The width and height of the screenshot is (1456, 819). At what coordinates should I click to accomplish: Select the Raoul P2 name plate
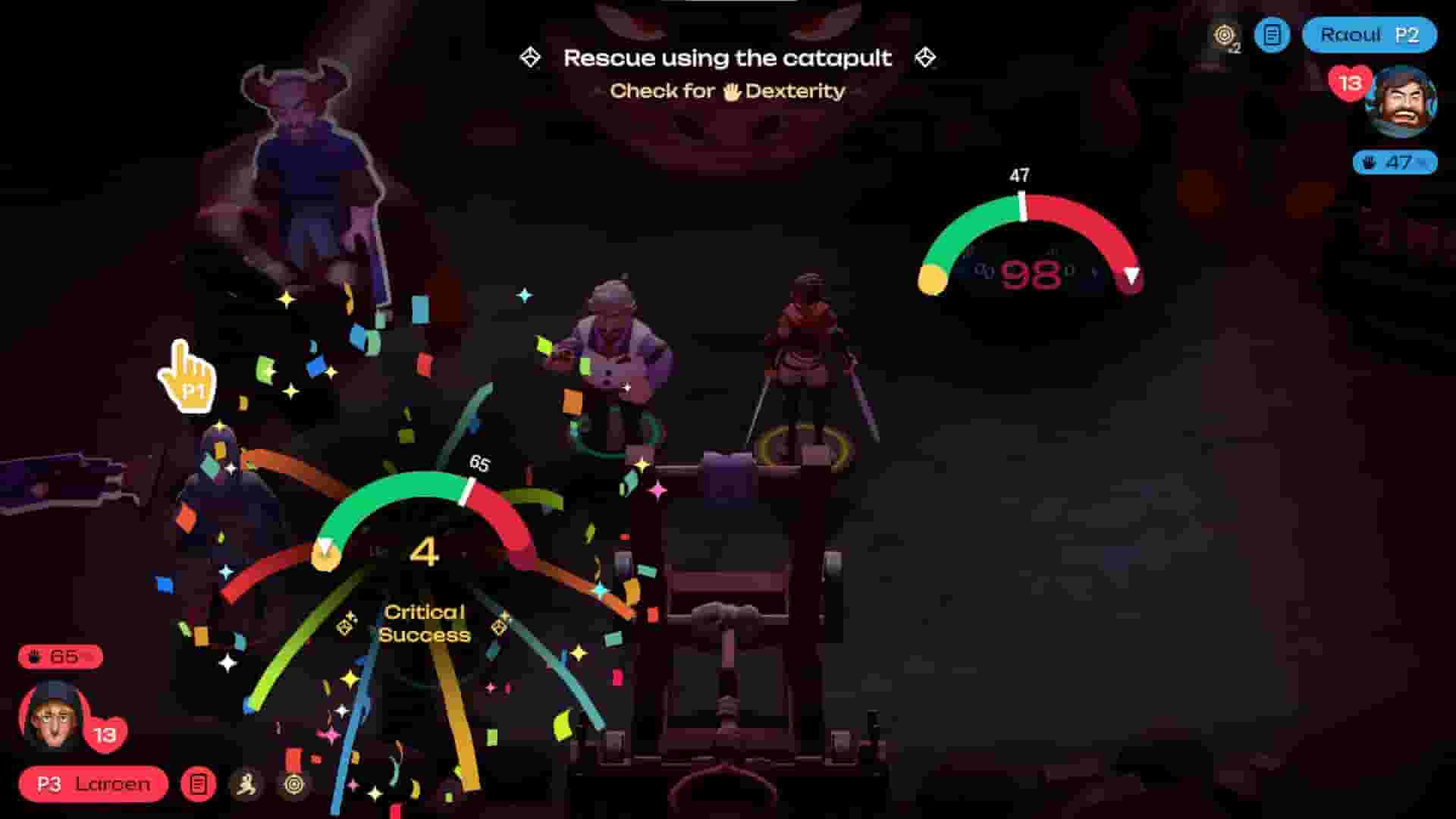point(1367,35)
